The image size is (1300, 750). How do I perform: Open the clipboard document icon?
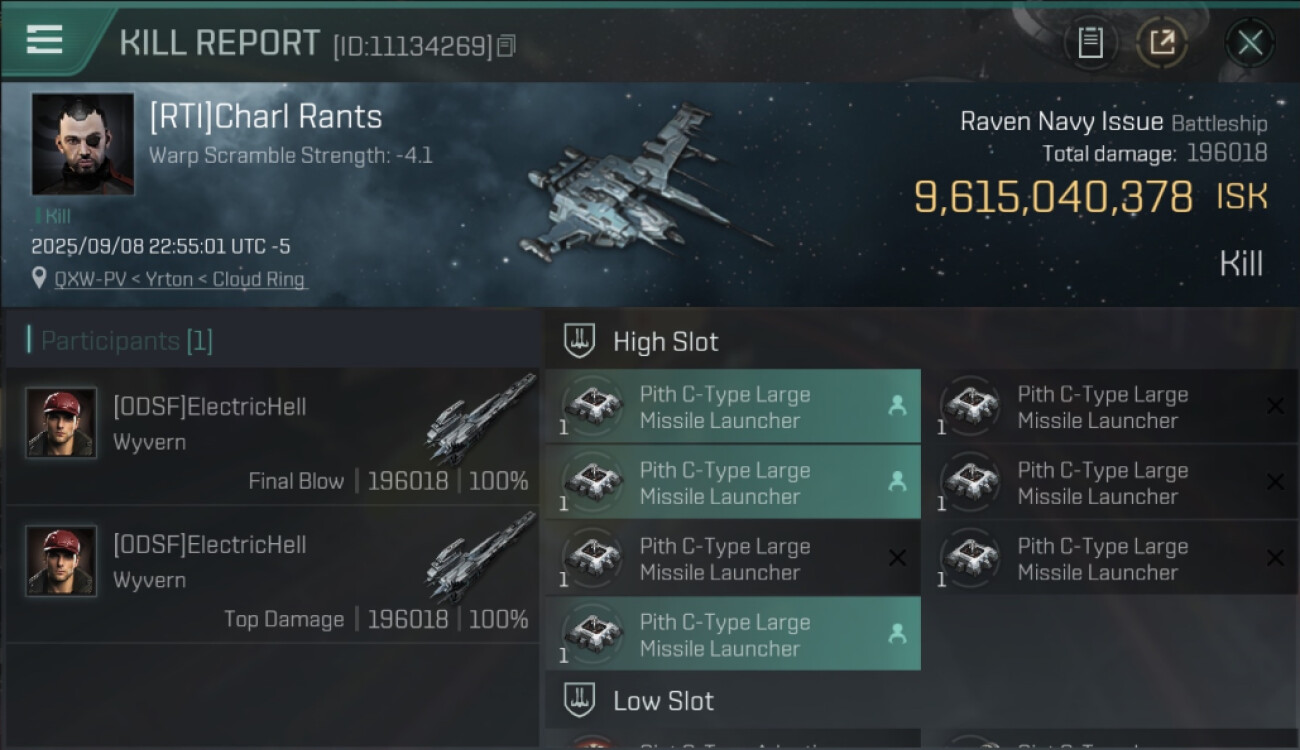[x=1090, y=42]
